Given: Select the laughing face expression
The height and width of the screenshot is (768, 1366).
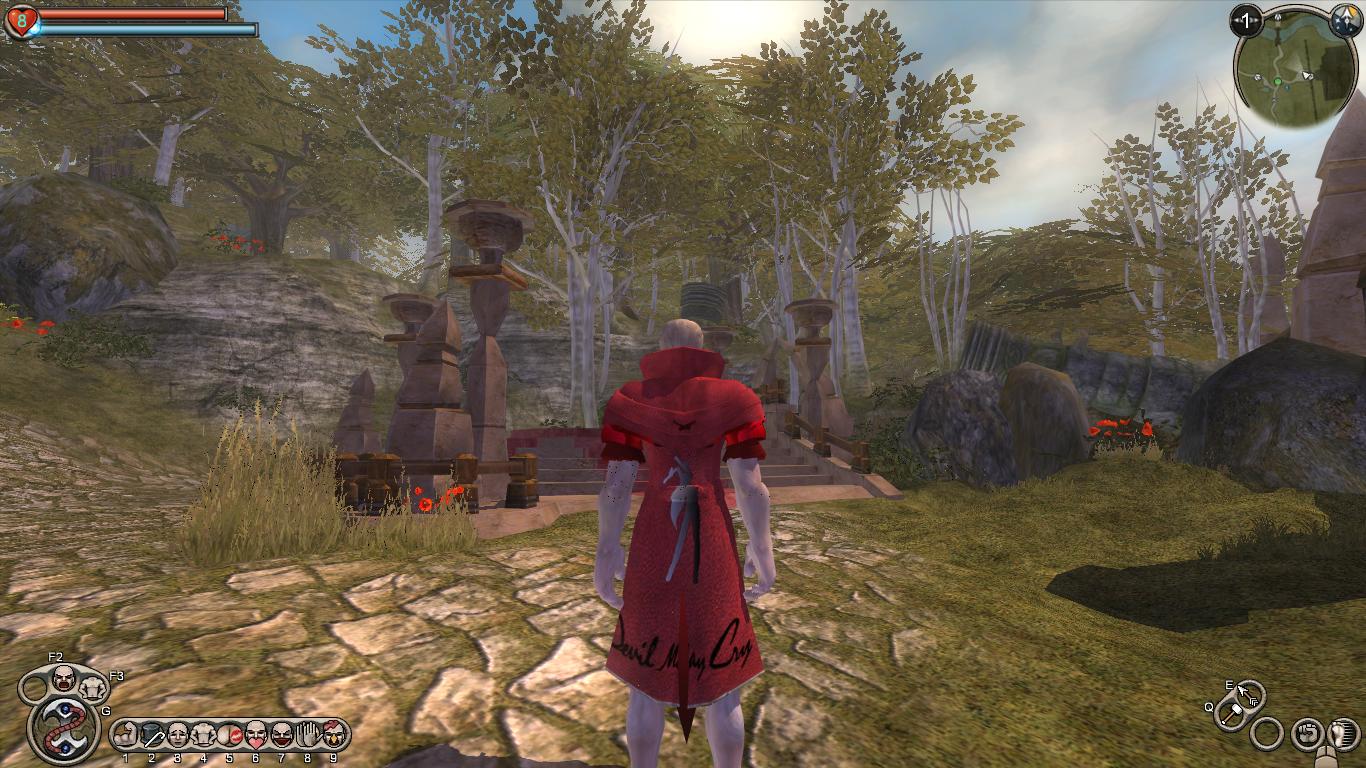Looking at the screenshot, I should (282, 736).
